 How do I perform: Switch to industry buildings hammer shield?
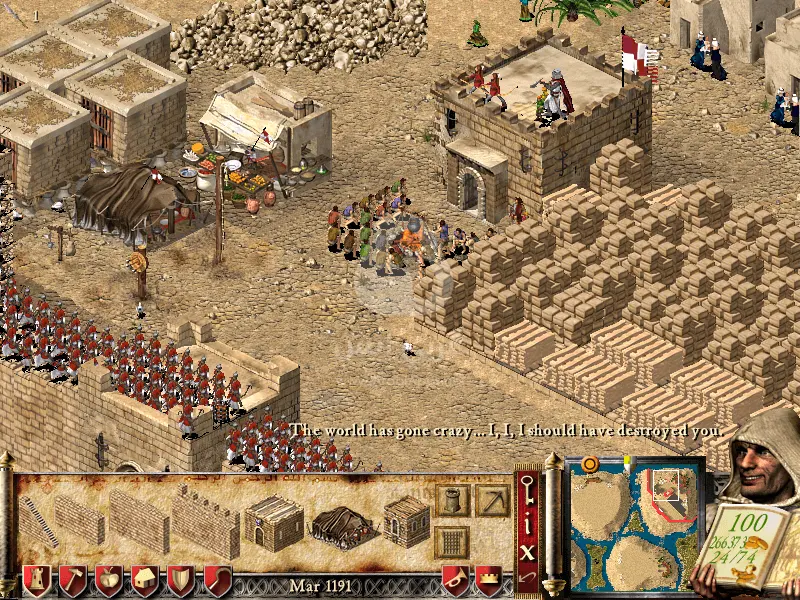(73, 581)
